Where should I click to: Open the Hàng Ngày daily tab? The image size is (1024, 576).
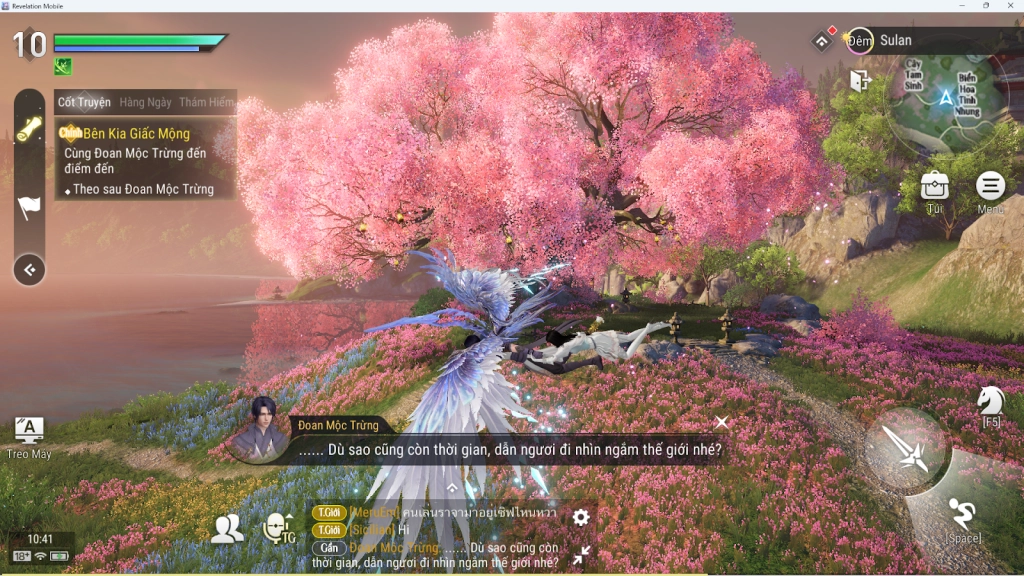click(x=145, y=102)
